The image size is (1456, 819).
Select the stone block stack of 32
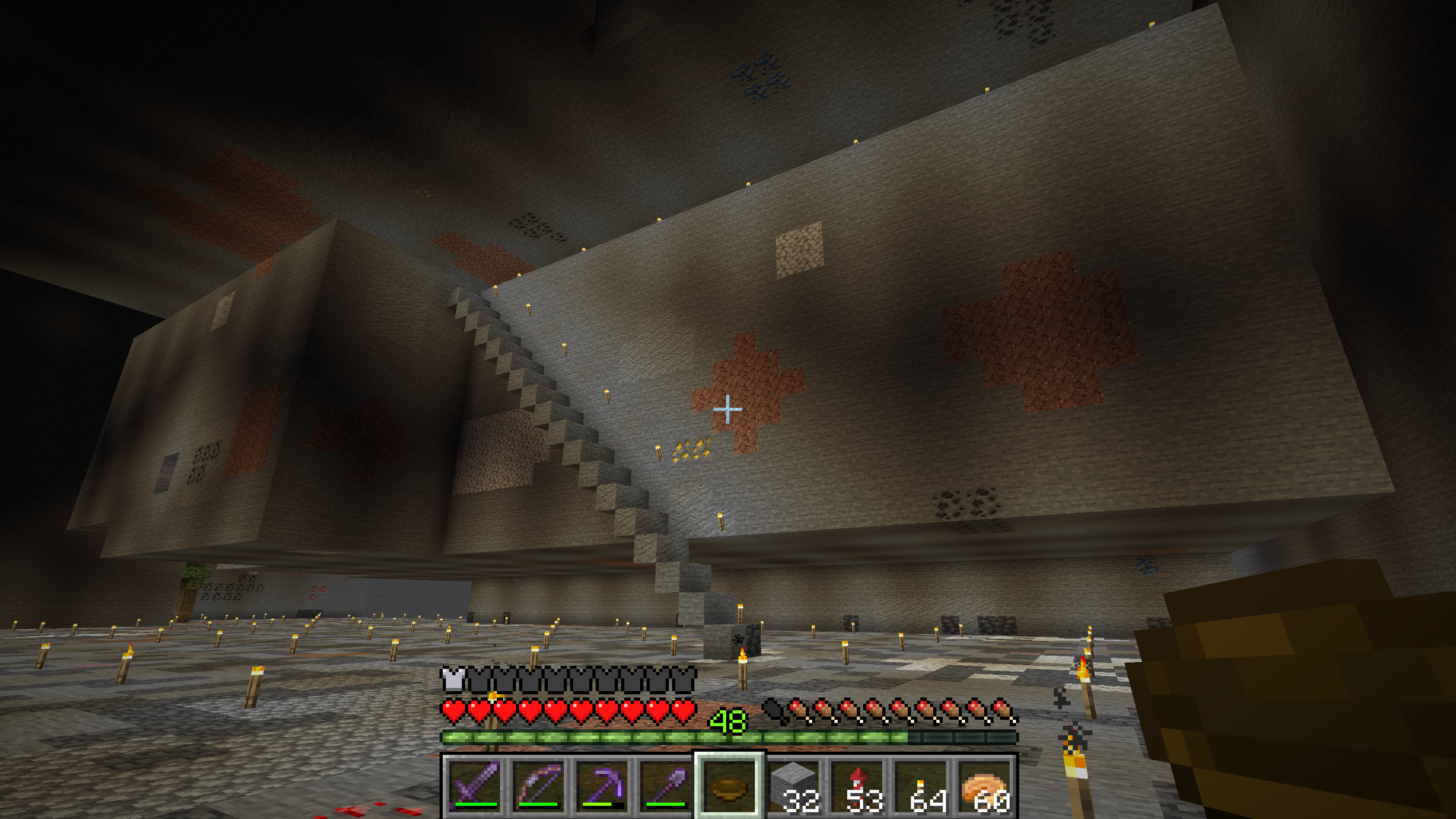coord(794,786)
